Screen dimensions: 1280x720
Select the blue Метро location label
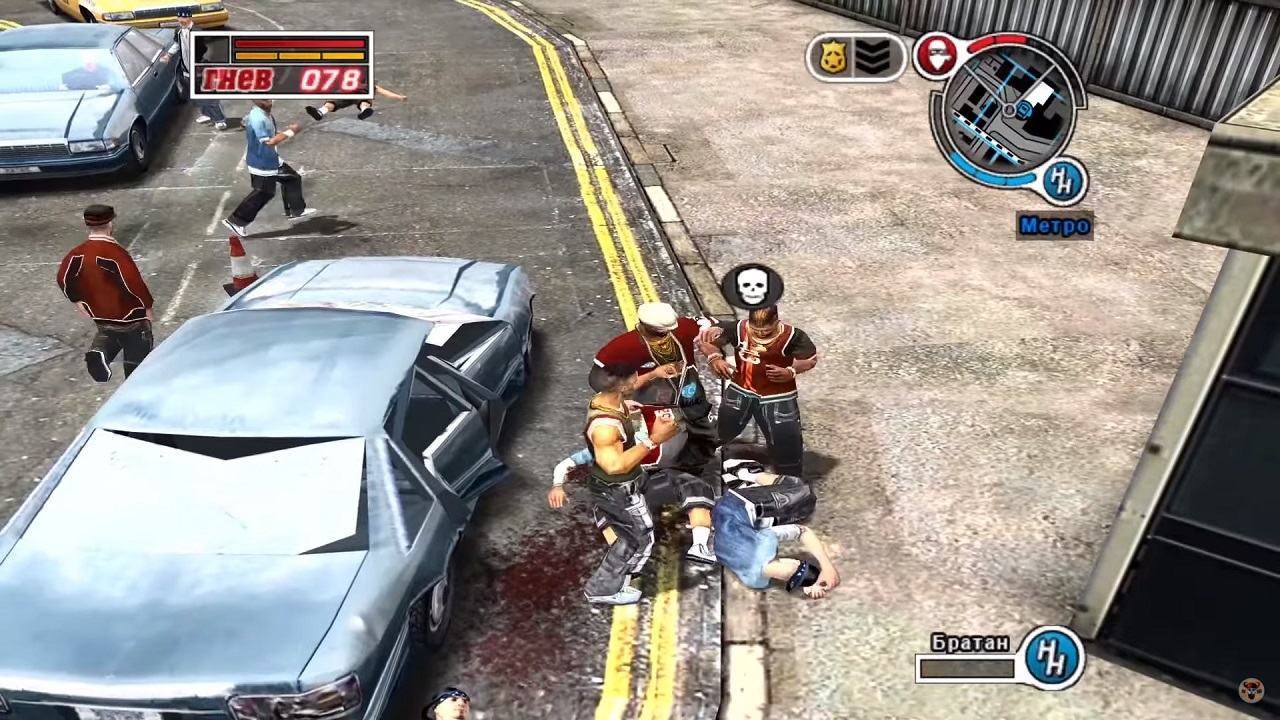(x=1055, y=226)
